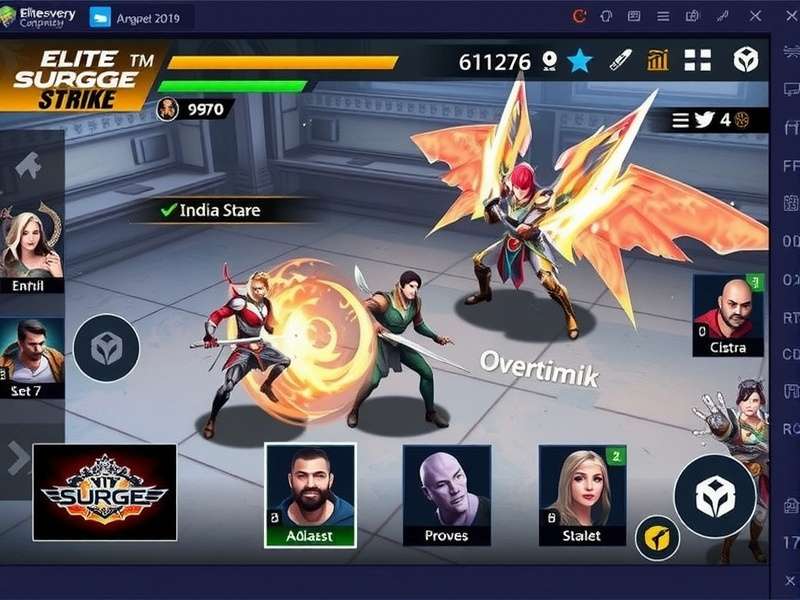Open the blue star favorites icon
This screenshot has width=800, height=600.
point(579,61)
